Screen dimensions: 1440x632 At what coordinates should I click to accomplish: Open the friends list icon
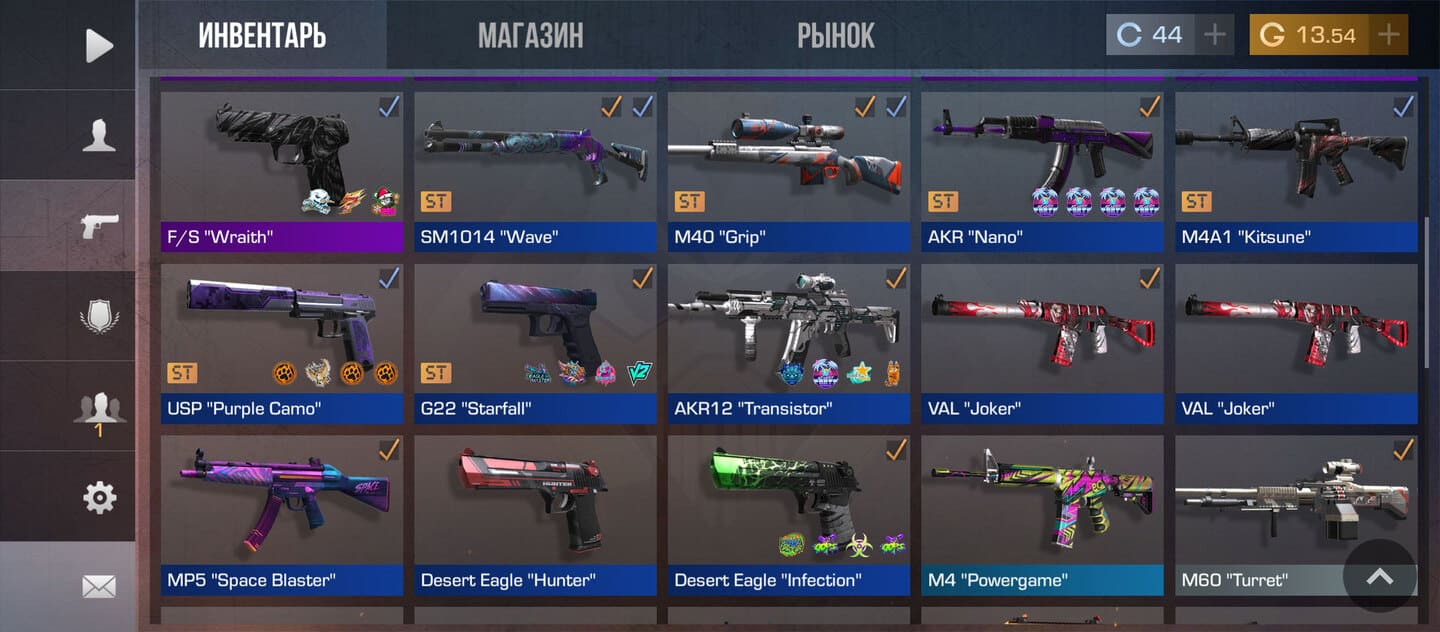98,410
